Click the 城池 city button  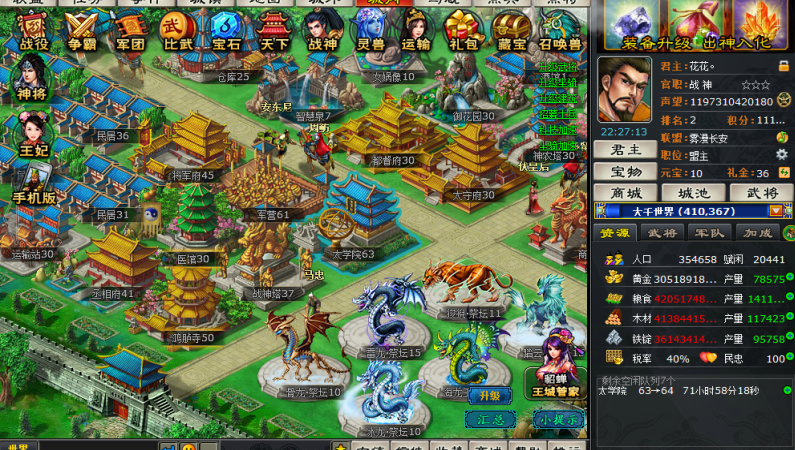[692, 192]
